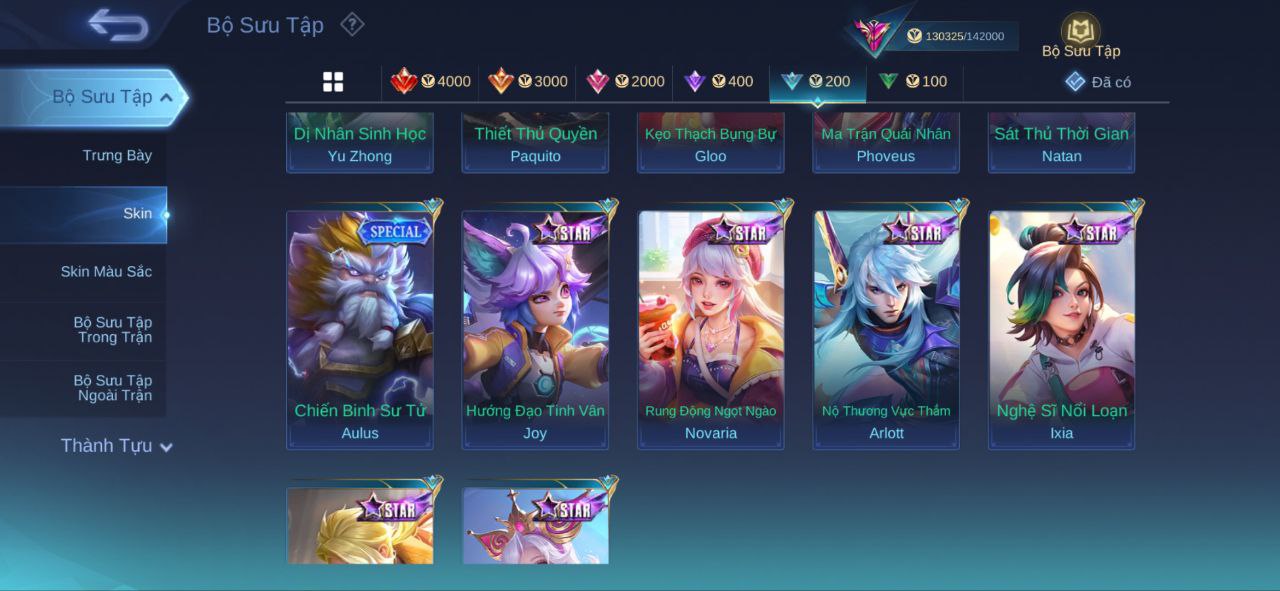This screenshot has width=1280, height=591.
Task: Choose the 400 points tier tab
Action: 719,82
